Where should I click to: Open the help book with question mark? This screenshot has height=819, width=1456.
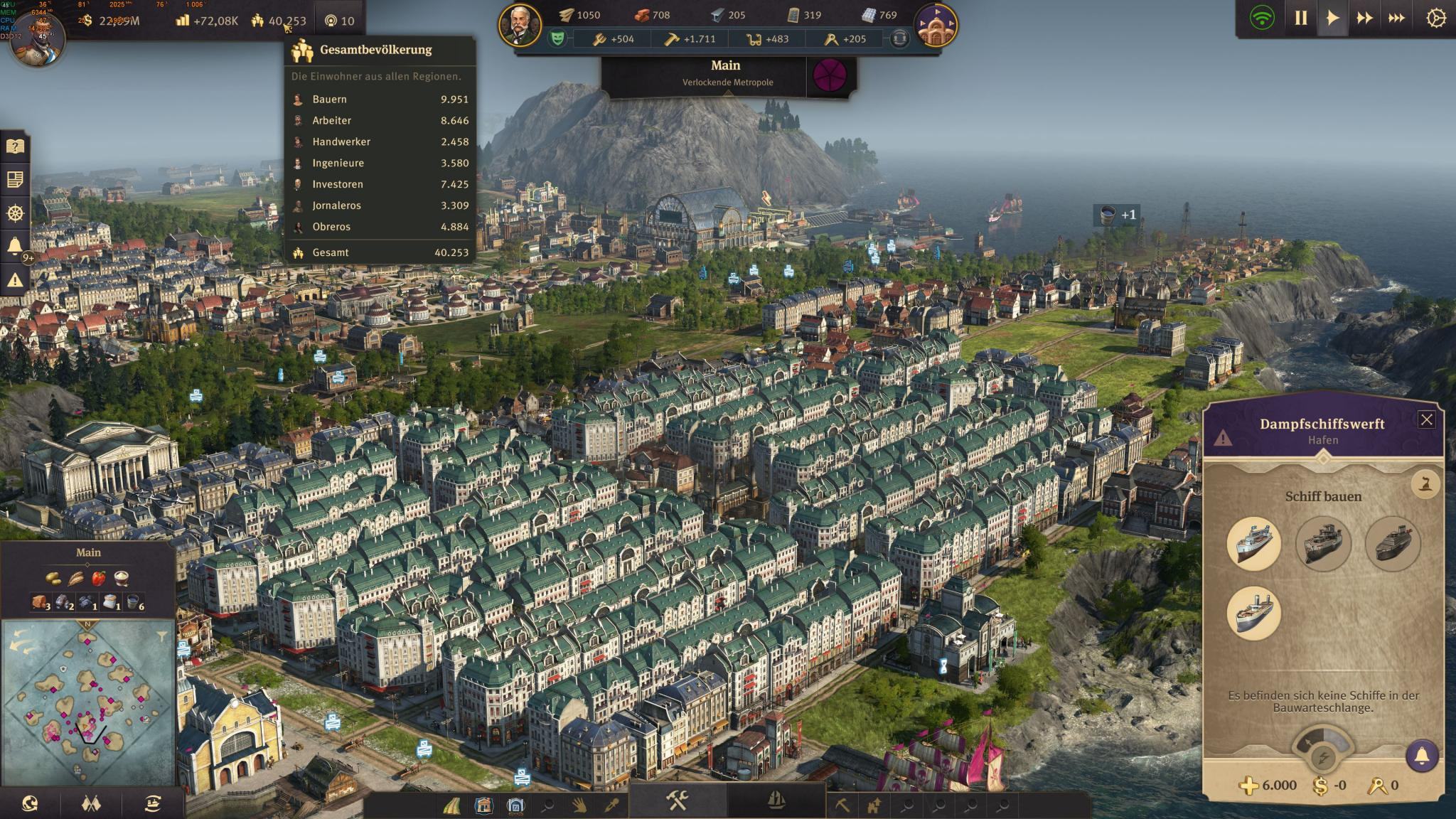[x=15, y=146]
